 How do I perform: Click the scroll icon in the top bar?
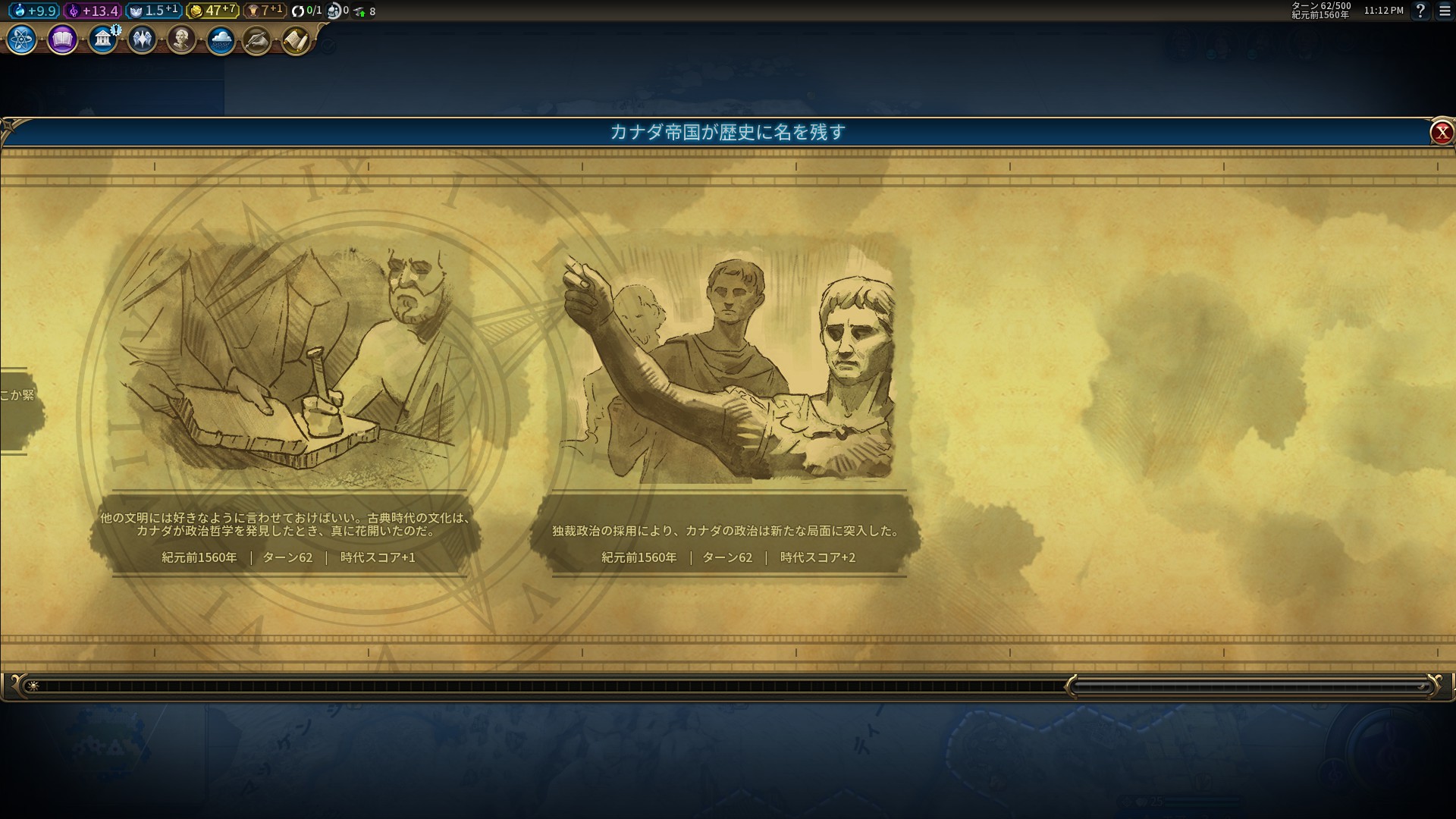297,39
